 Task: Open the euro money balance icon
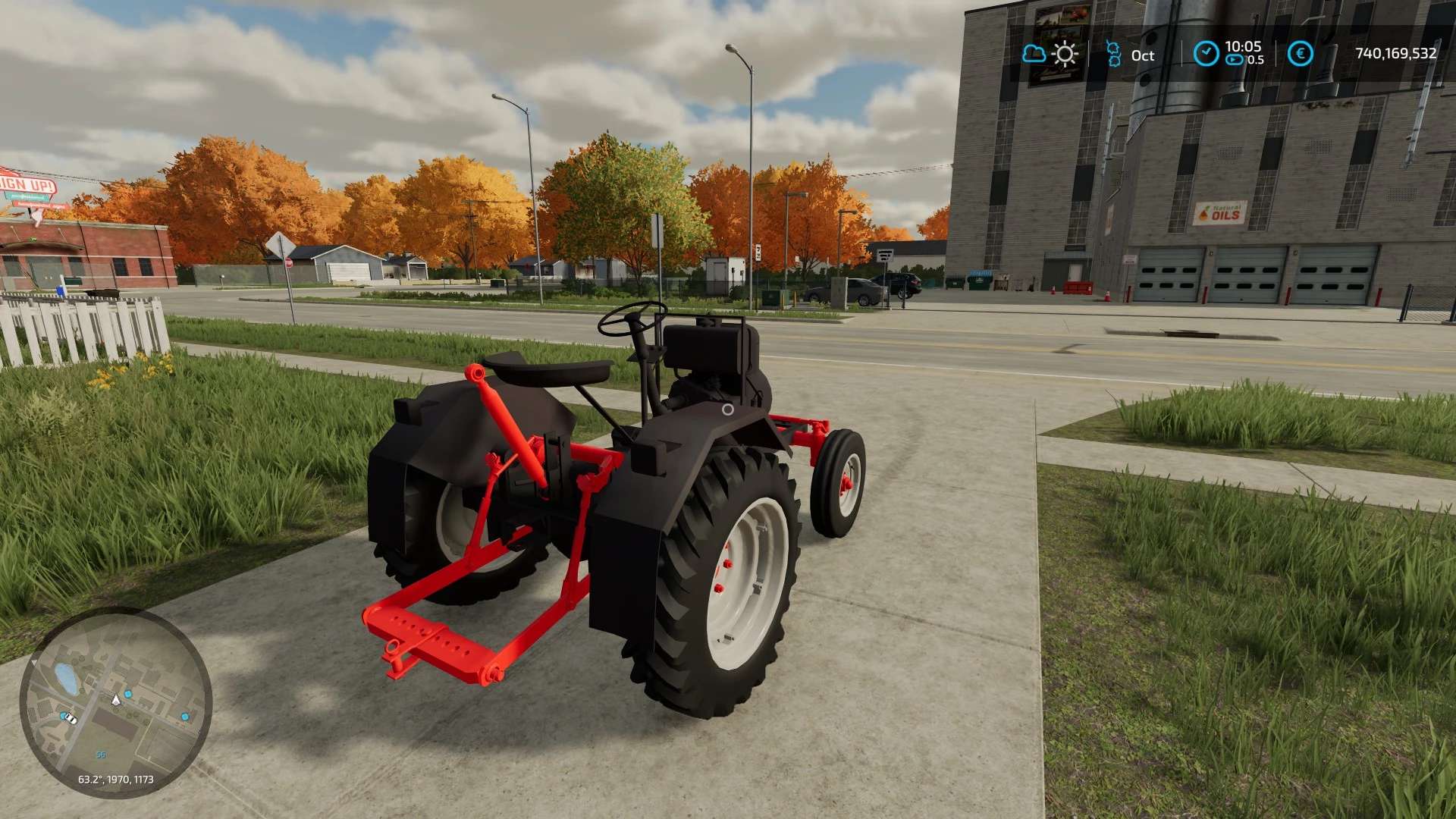coord(1300,54)
